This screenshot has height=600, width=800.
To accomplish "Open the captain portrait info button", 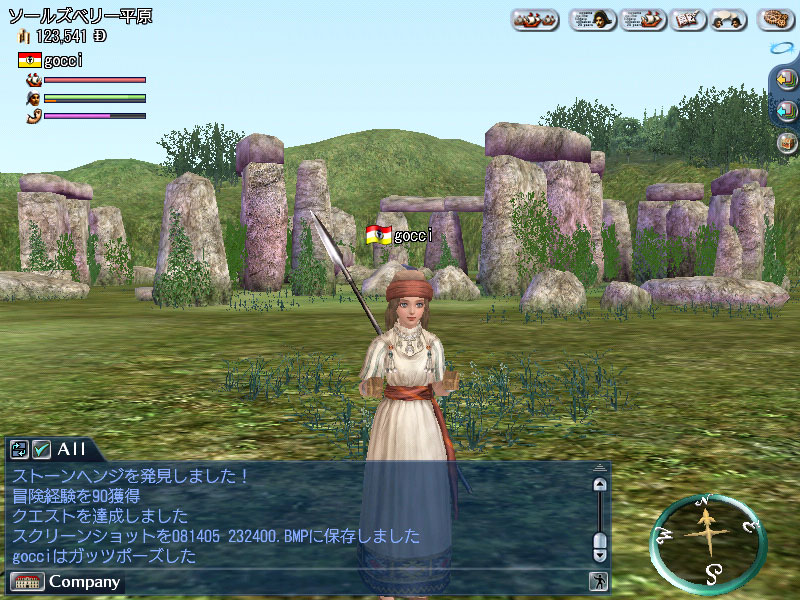I will [592, 19].
